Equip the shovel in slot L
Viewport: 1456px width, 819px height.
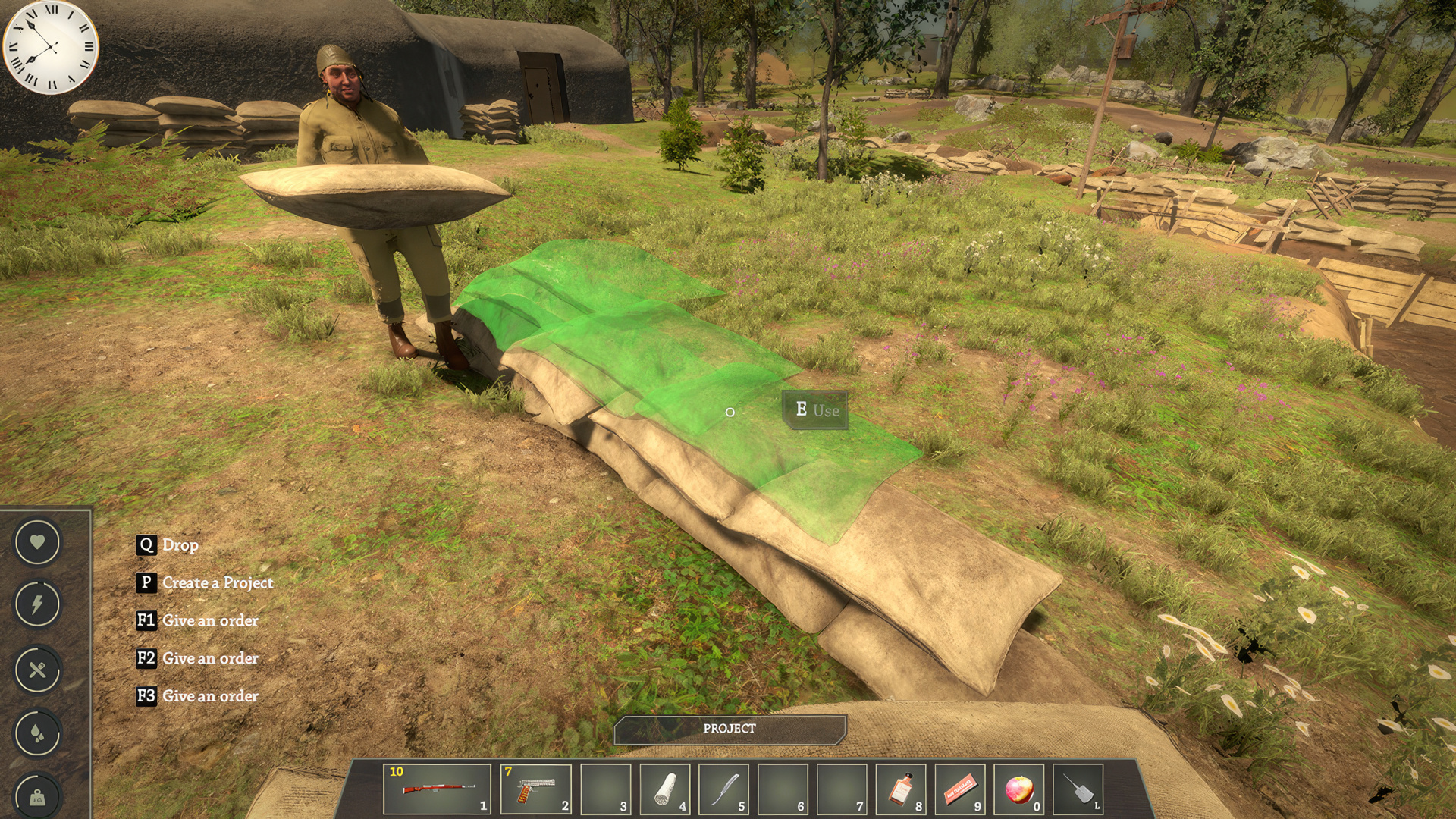(1077, 789)
